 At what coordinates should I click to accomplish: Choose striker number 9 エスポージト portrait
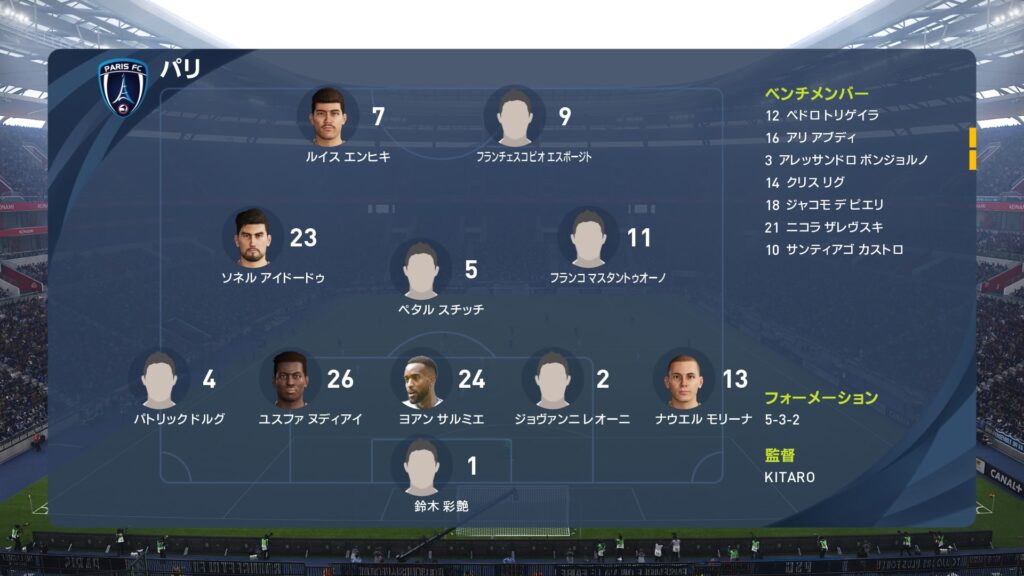pos(515,117)
